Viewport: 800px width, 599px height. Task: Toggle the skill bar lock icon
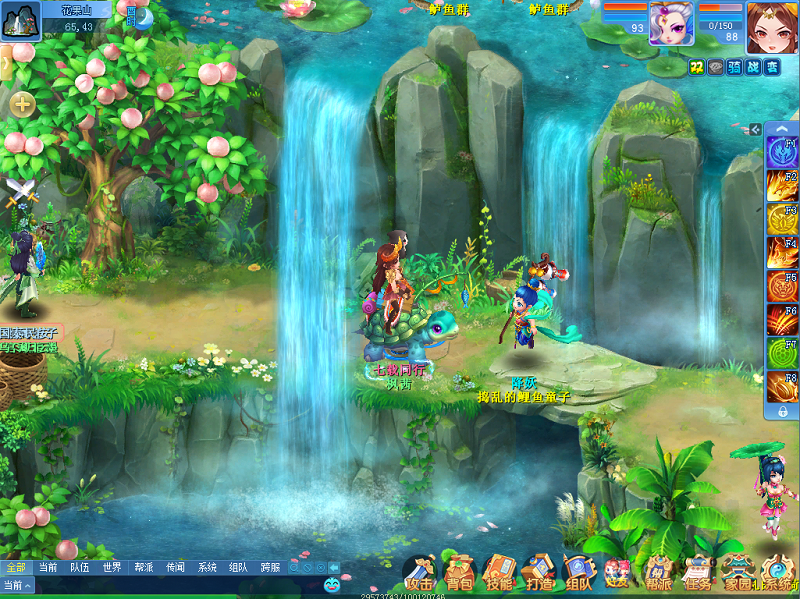point(782,411)
